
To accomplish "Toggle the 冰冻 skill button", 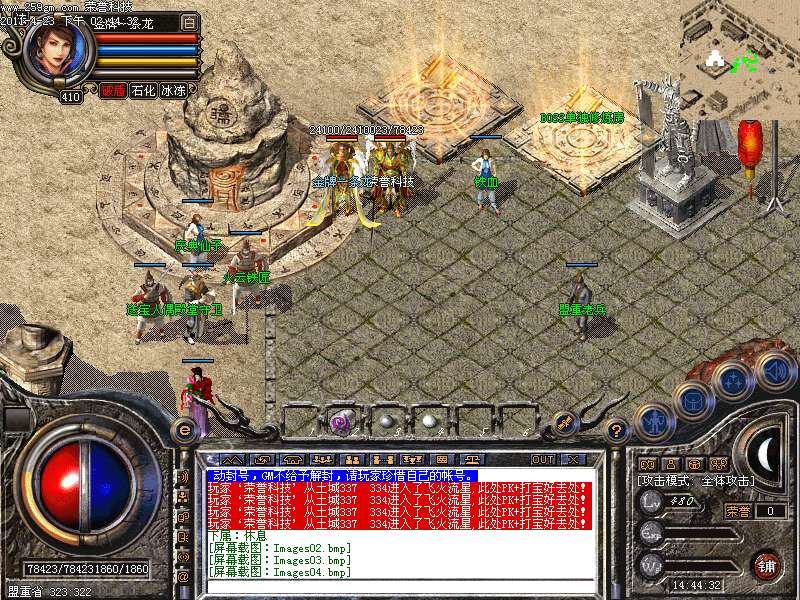I will [173, 90].
